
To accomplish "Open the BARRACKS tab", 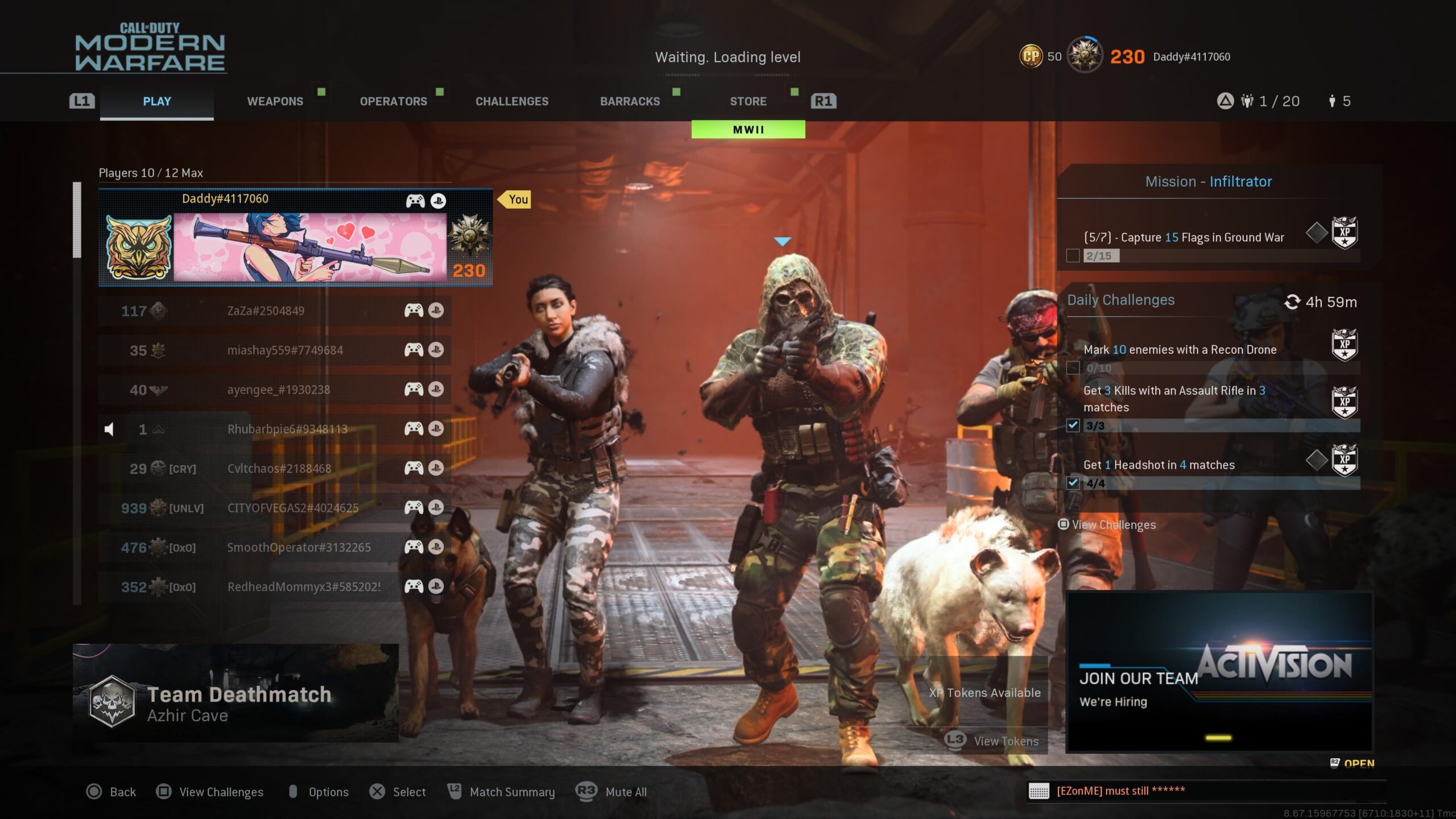I will tap(630, 101).
